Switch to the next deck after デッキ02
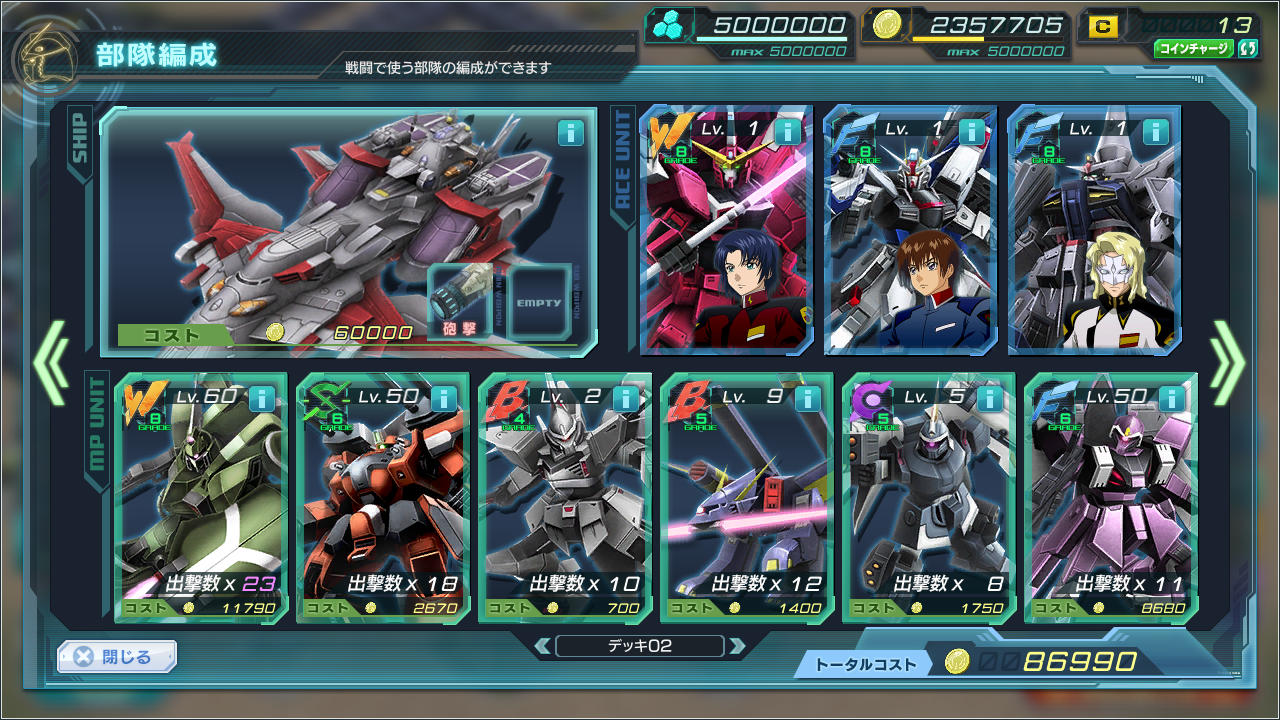Viewport: 1280px width, 720px height. [737, 646]
